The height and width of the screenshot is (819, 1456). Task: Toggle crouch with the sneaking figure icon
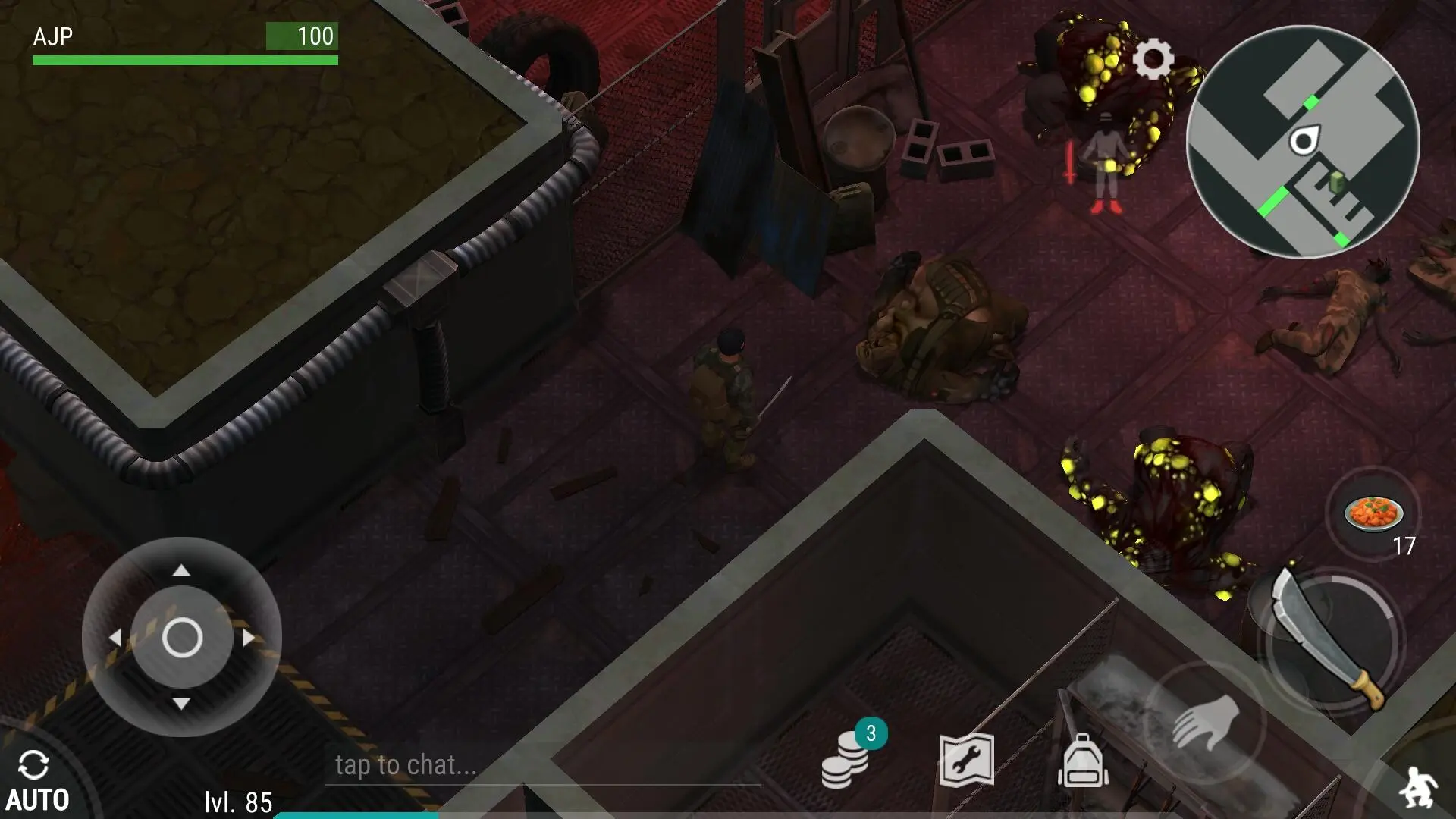coord(1418,789)
